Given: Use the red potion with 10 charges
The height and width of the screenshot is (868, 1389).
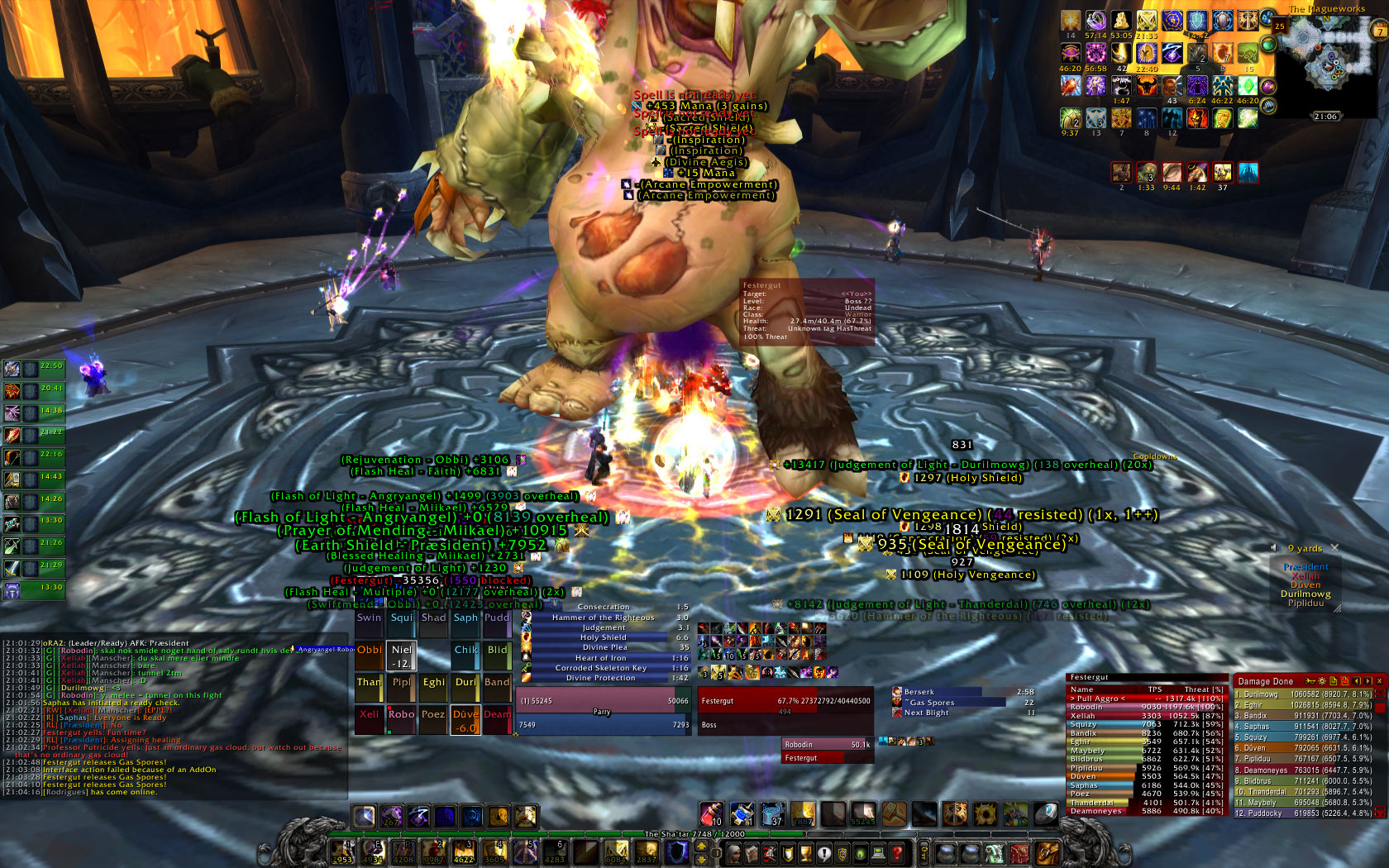Looking at the screenshot, I should 711,814.
